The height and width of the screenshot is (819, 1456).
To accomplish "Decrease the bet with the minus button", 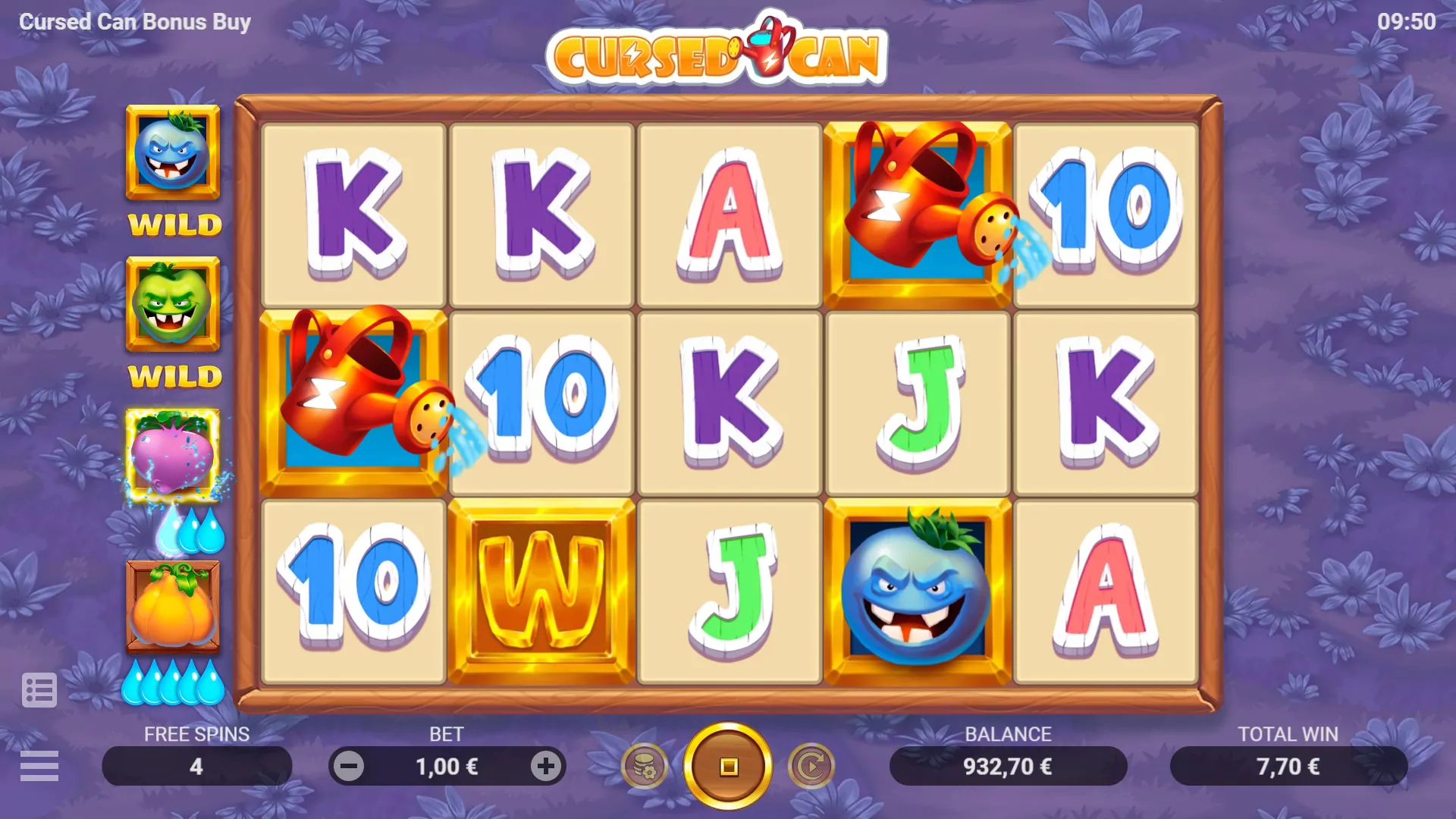I will click(350, 765).
